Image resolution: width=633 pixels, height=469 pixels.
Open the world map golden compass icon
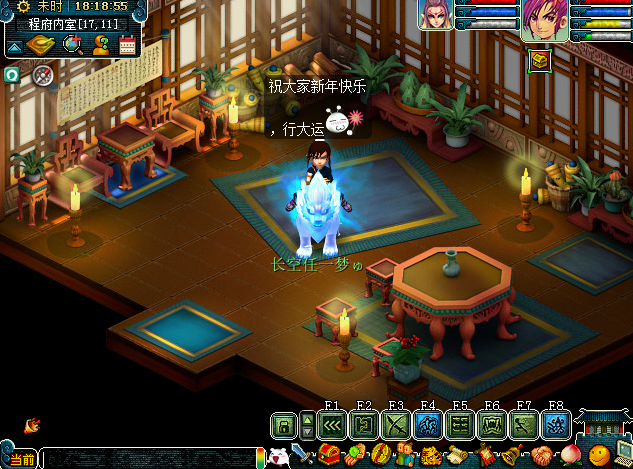[x=41, y=44]
